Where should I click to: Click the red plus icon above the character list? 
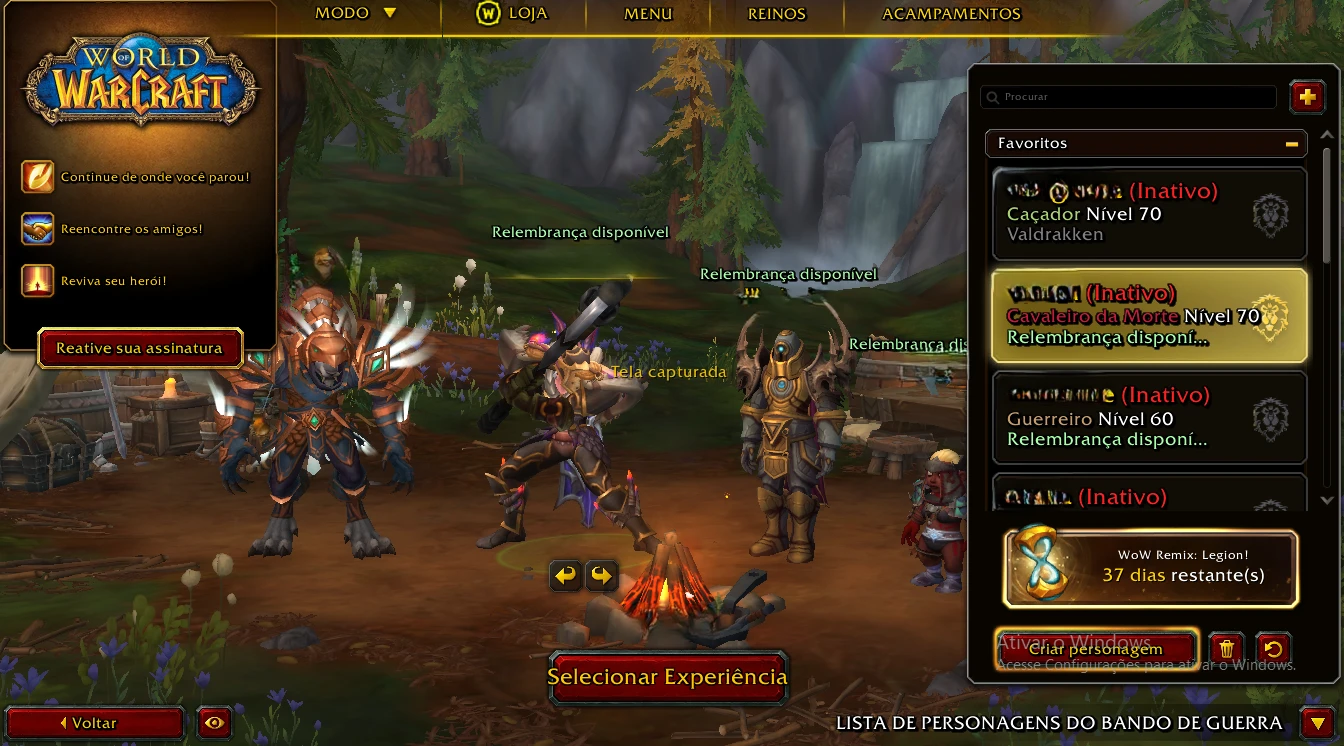click(x=1307, y=97)
